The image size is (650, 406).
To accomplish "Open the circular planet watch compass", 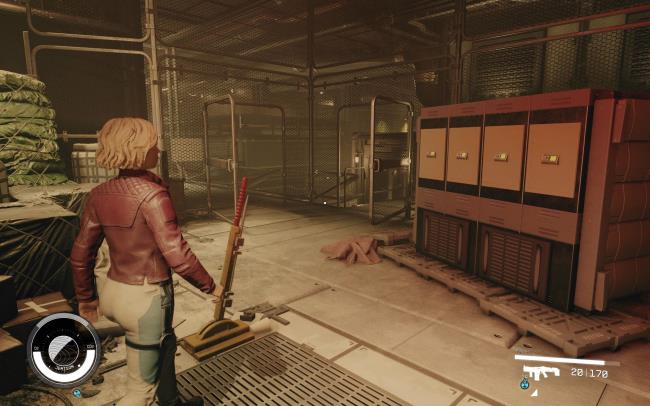I will (x=63, y=350).
